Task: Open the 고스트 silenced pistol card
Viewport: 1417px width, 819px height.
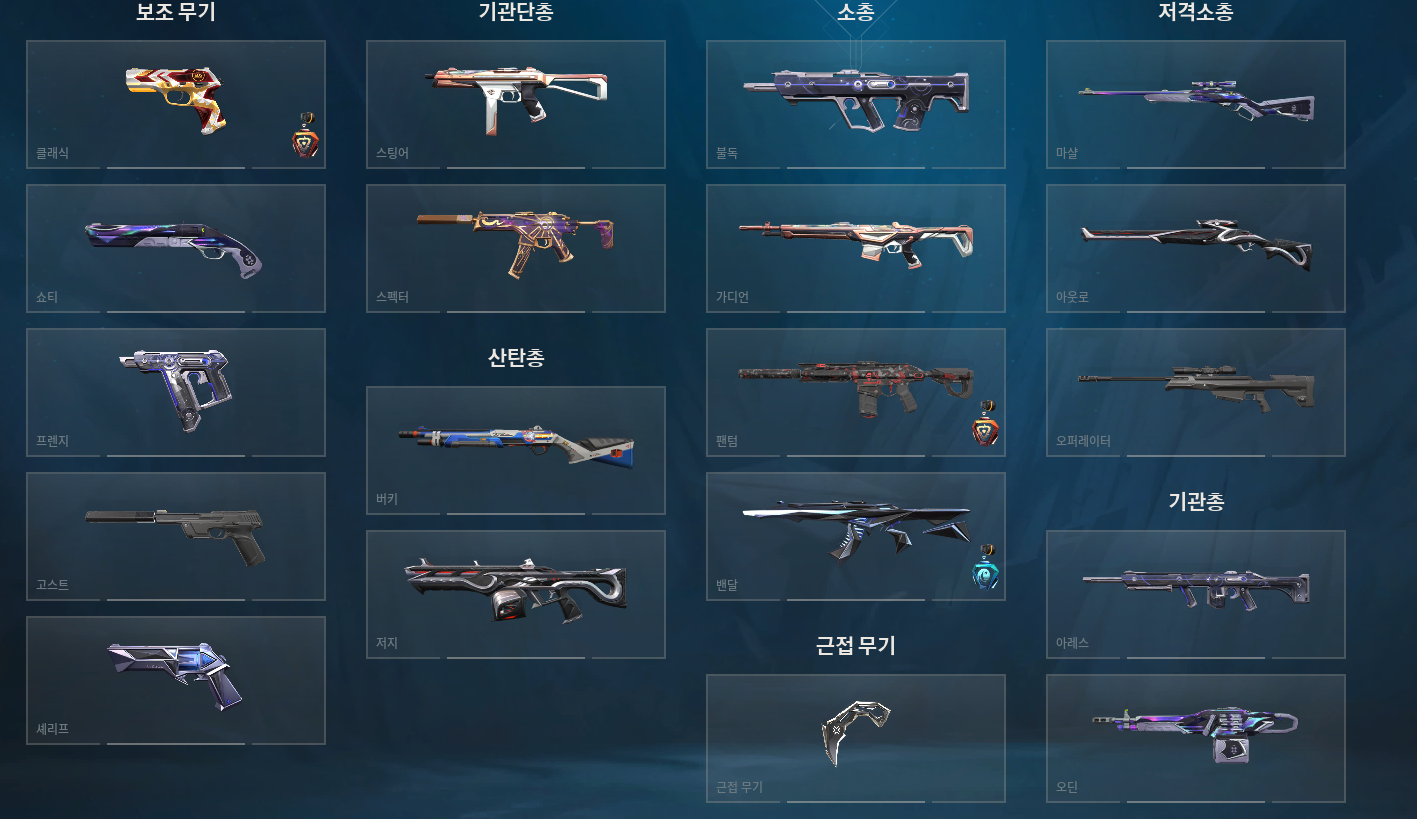Action: [176, 536]
